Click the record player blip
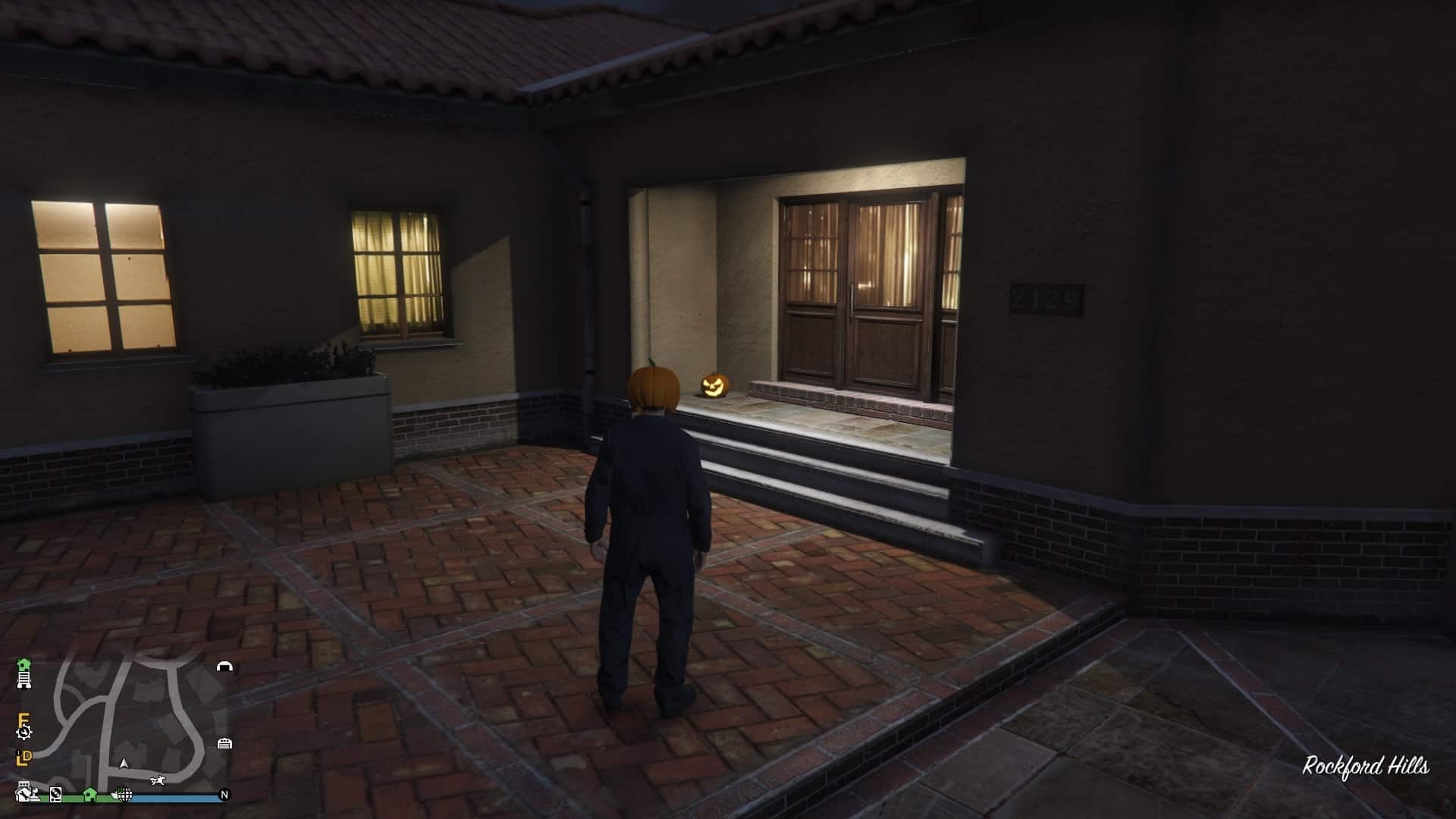 coord(56,795)
